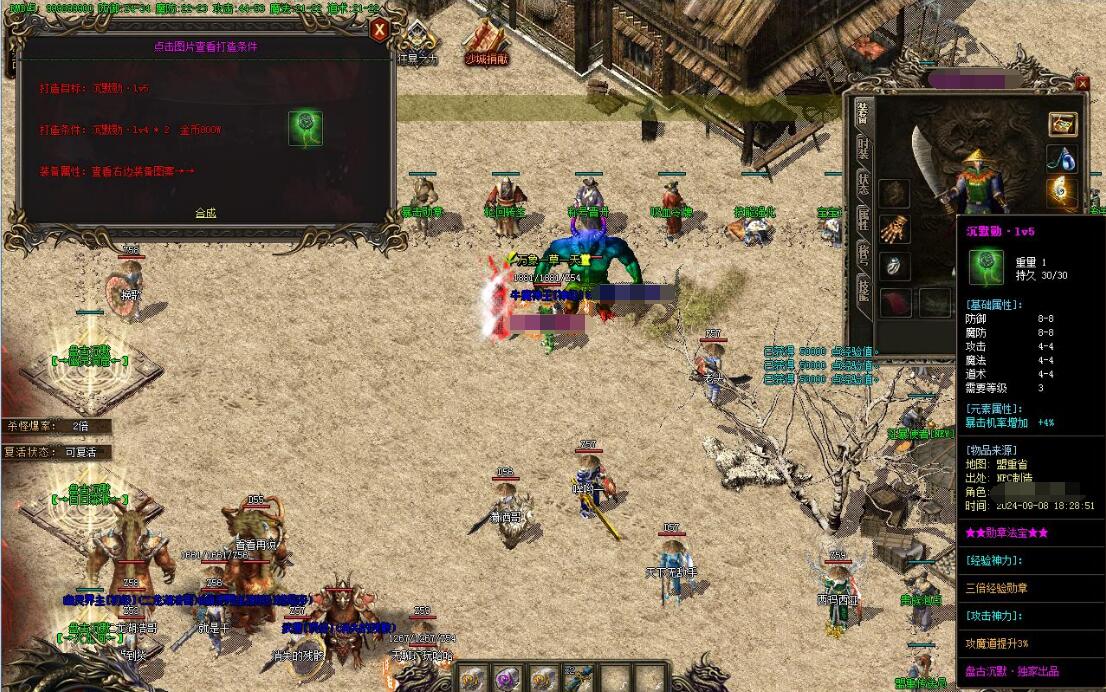
Task: Select the blue gem necklace slot
Action: point(1062,158)
